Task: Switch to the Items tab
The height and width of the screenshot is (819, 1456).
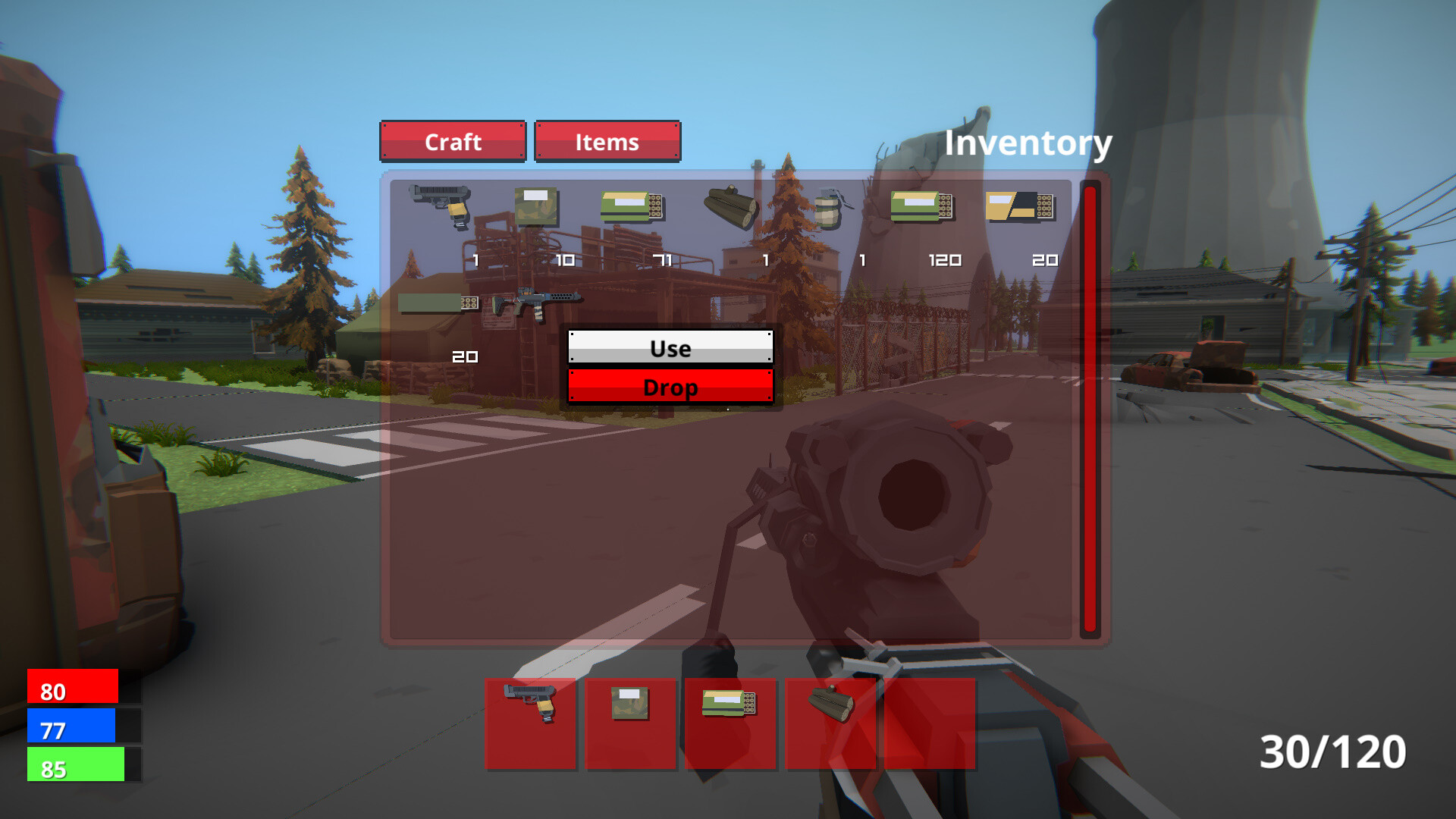Action: 607,142
